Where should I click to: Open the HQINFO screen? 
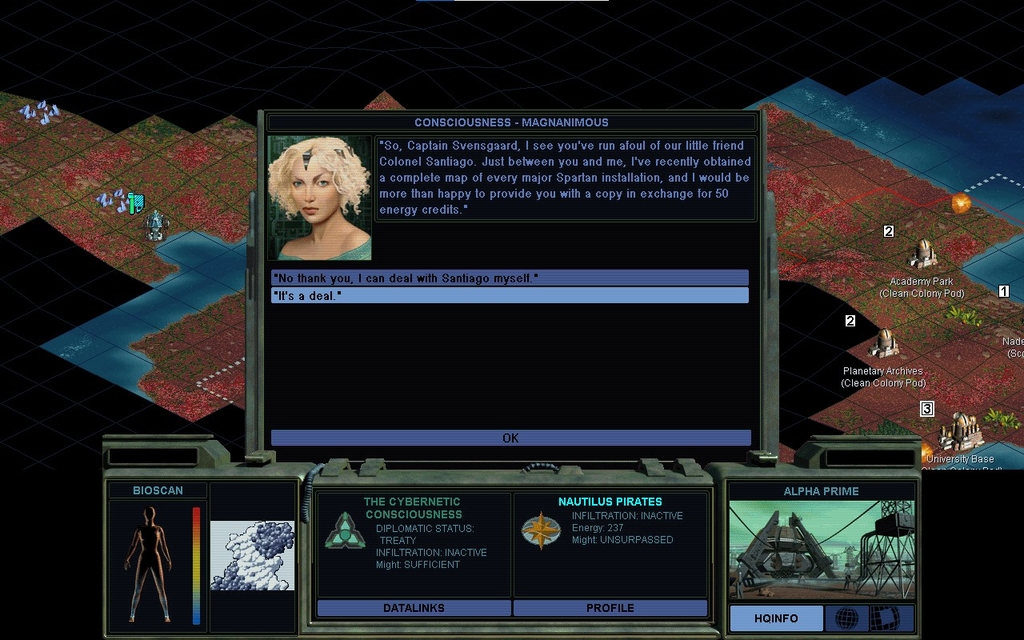point(776,618)
